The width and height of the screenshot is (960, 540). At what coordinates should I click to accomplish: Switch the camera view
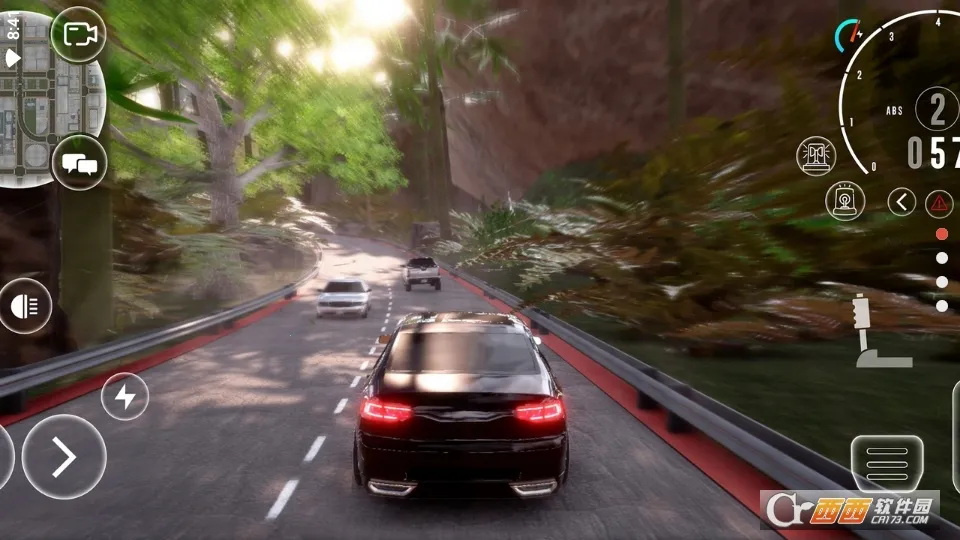coord(78,35)
